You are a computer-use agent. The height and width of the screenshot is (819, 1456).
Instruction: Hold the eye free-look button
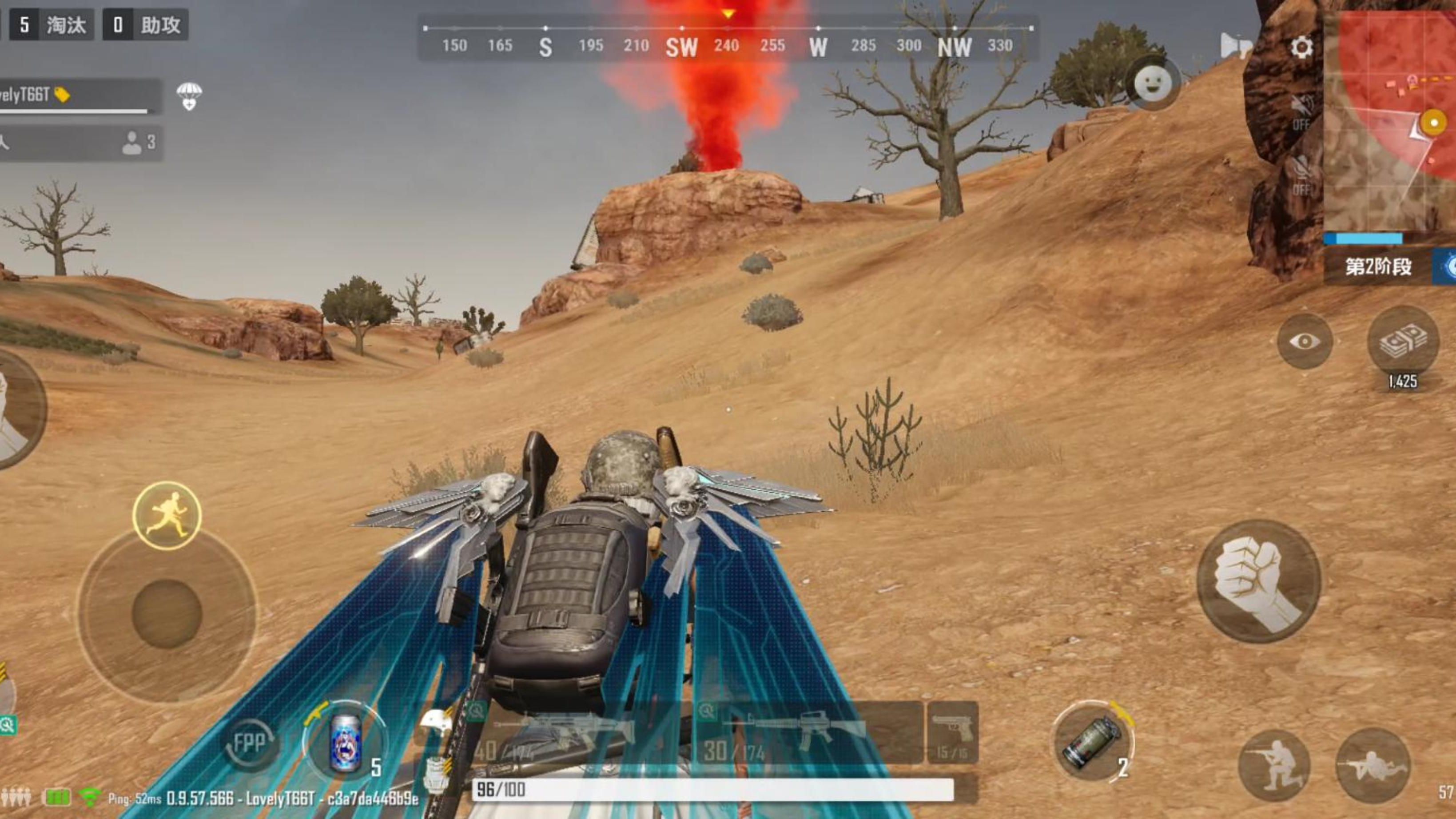[x=1305, y=342]
